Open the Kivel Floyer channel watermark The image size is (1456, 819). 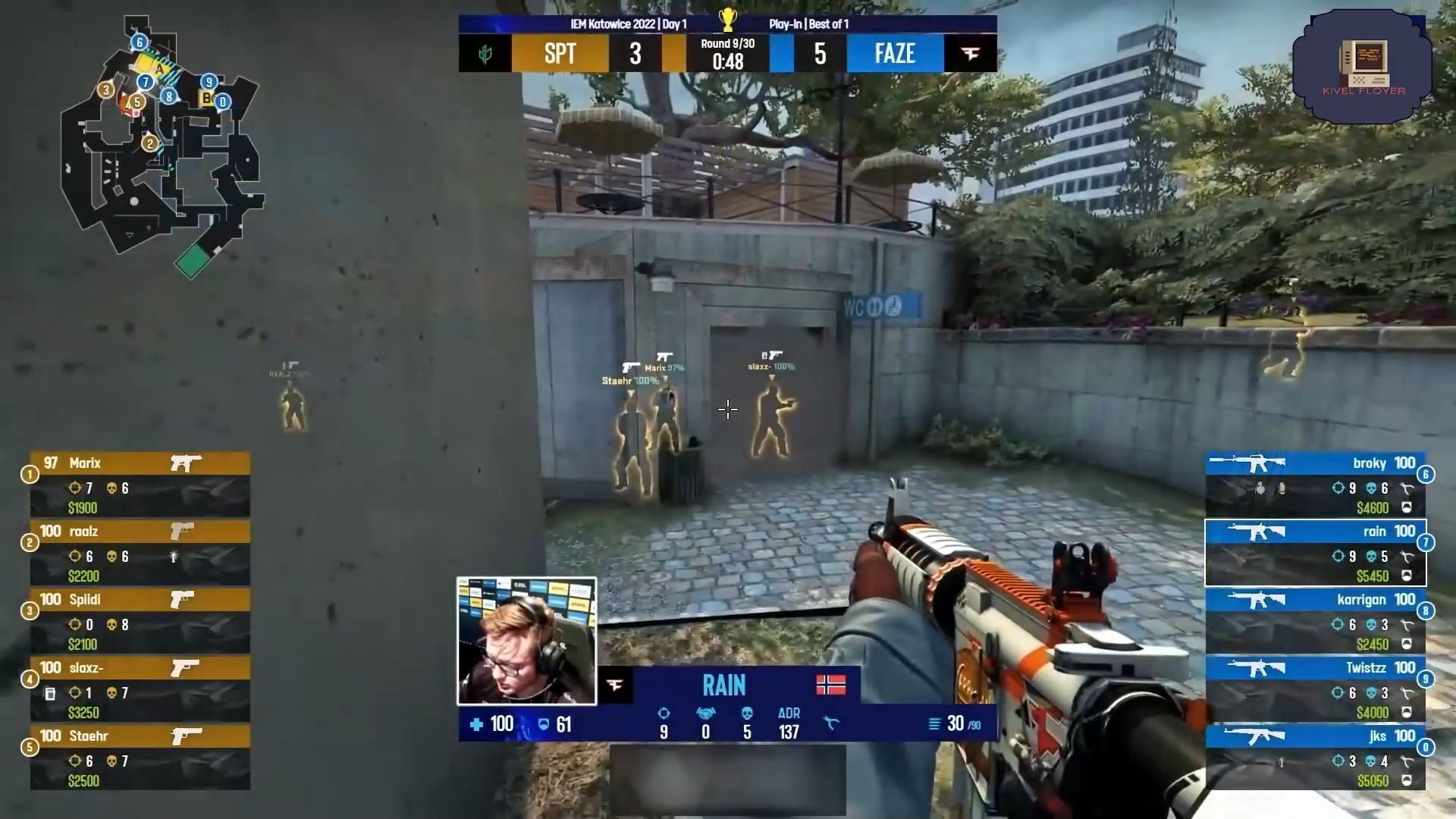coord(1363,67)
